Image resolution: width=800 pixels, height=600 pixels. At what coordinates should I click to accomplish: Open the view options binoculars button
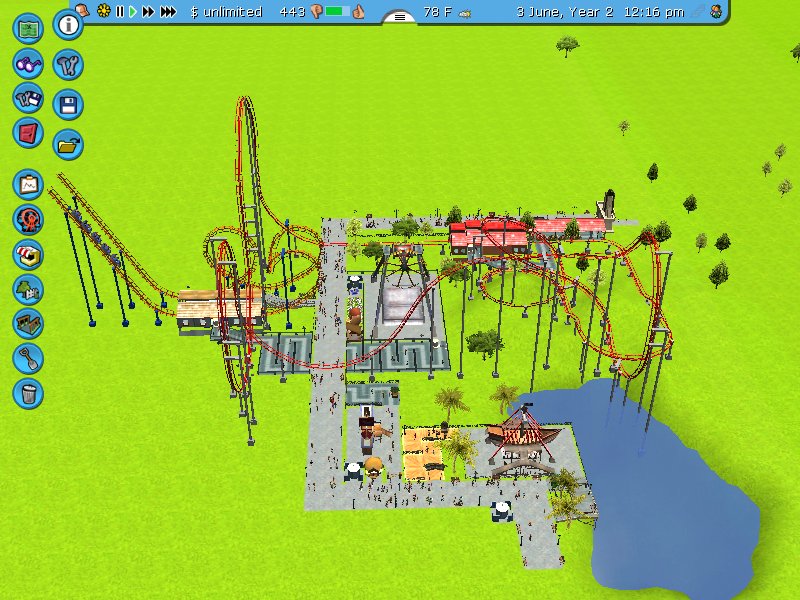pyautogui.click(x=28, y=63)
